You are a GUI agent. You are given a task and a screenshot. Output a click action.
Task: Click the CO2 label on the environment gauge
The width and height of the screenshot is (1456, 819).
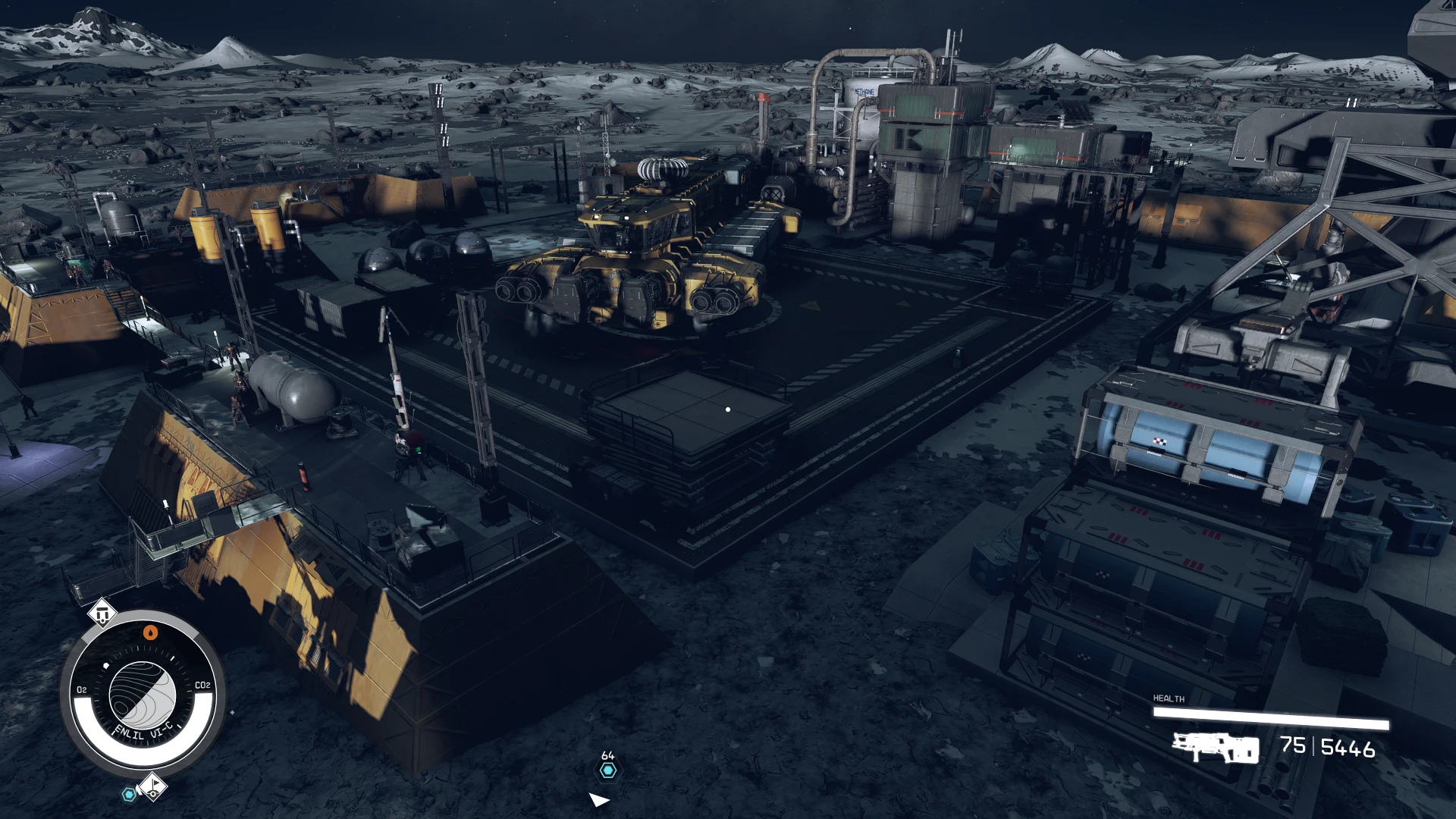coord(202,684)
